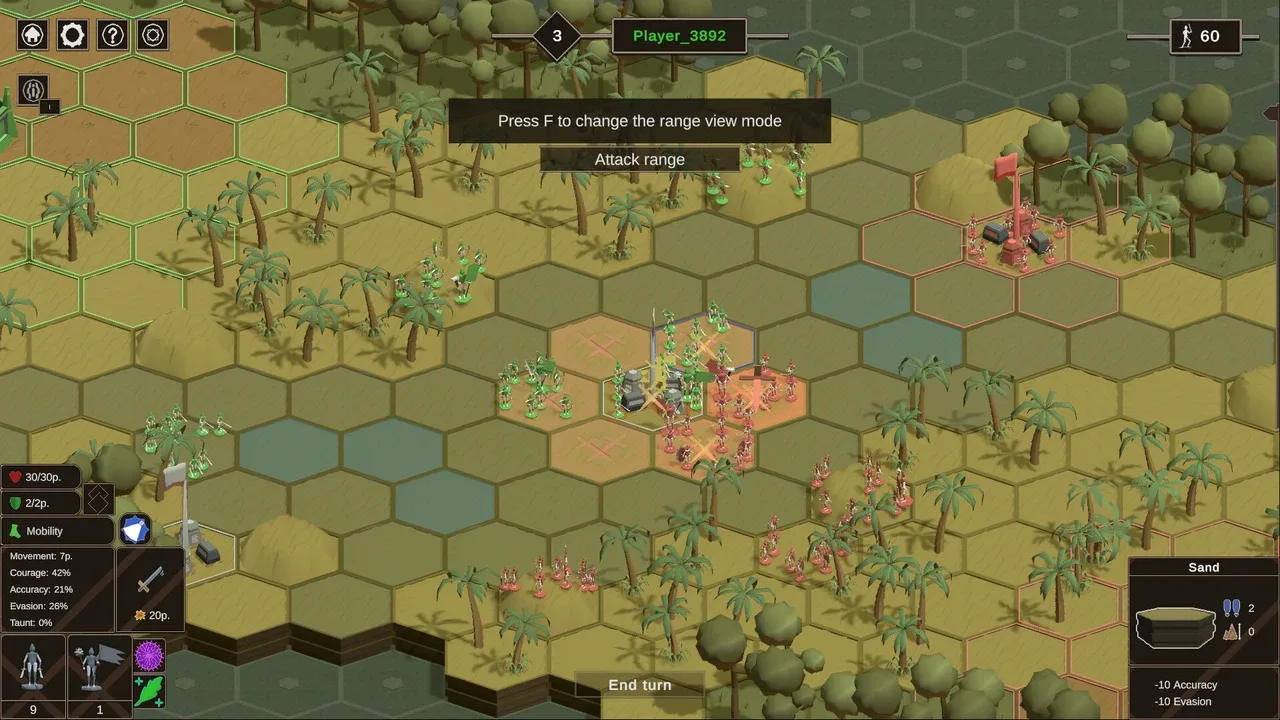End the current turn
1280x720 pixels.
click(640, 685)
